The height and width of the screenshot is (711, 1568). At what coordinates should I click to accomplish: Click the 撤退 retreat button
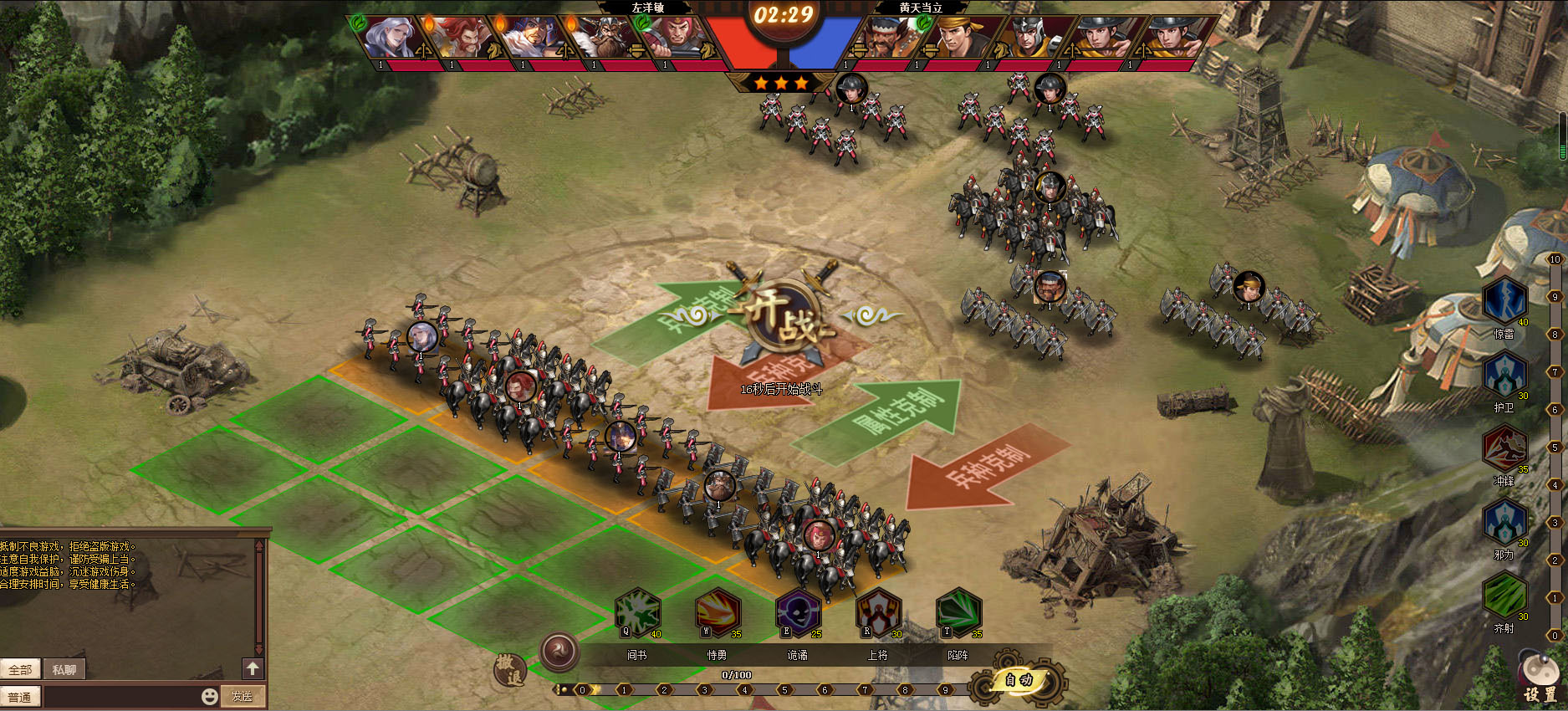coord(510,669)
